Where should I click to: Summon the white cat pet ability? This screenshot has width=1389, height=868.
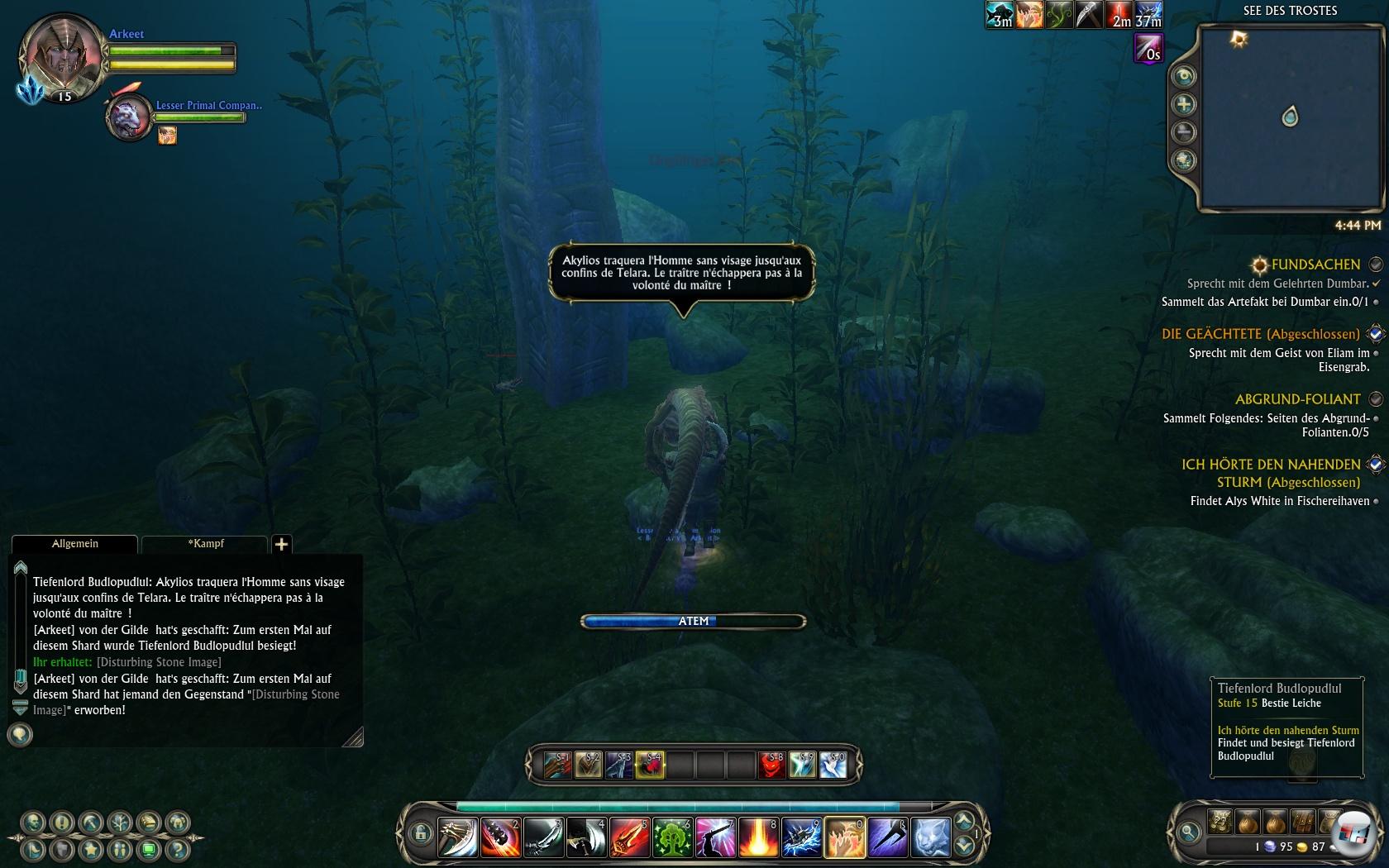(x=930, y=837)
